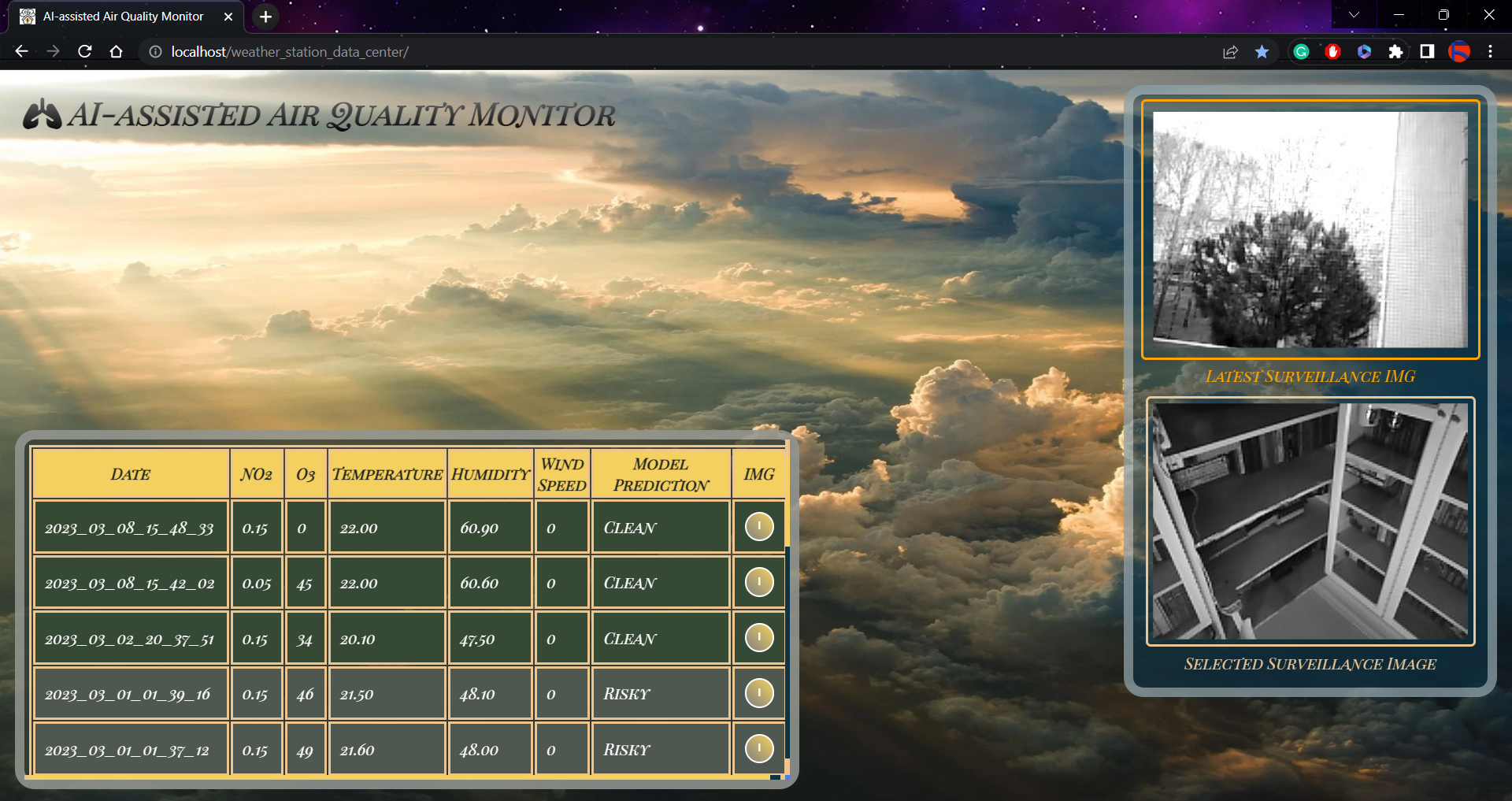1512x801 pixels.
Task: Open the Grammarly extension icon
Action: pos(1302,51)
